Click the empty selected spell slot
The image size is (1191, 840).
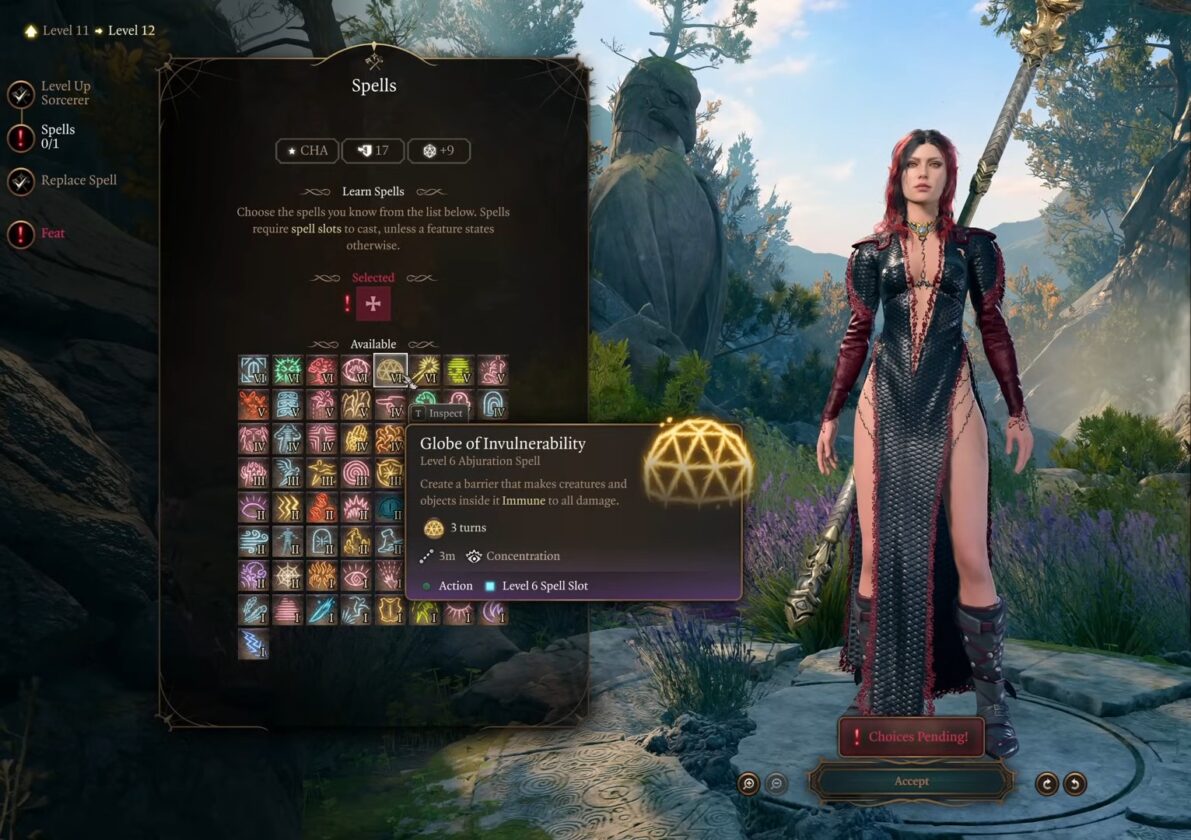pyautogui.click(x=373, y=304)
